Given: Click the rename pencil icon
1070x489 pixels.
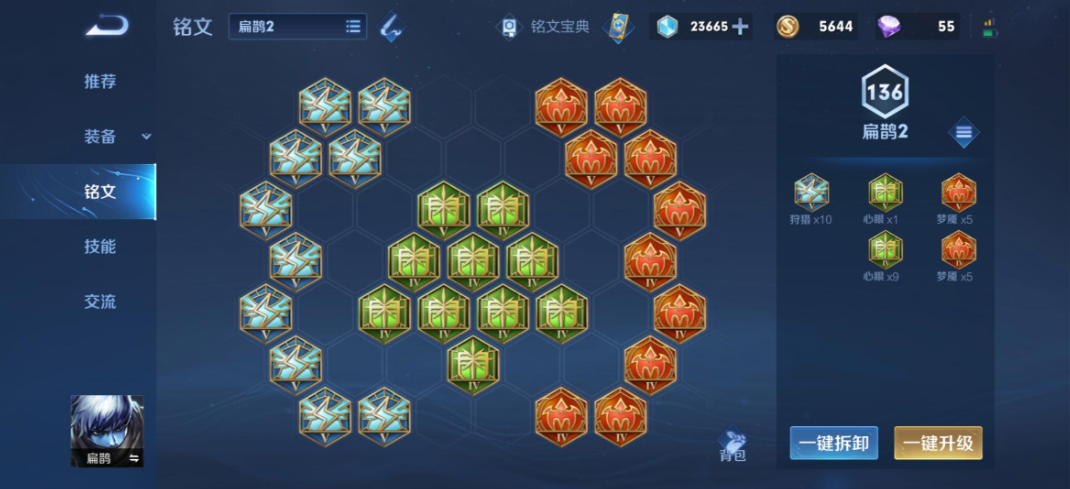Looking at the screenshot, I should 391,27.
